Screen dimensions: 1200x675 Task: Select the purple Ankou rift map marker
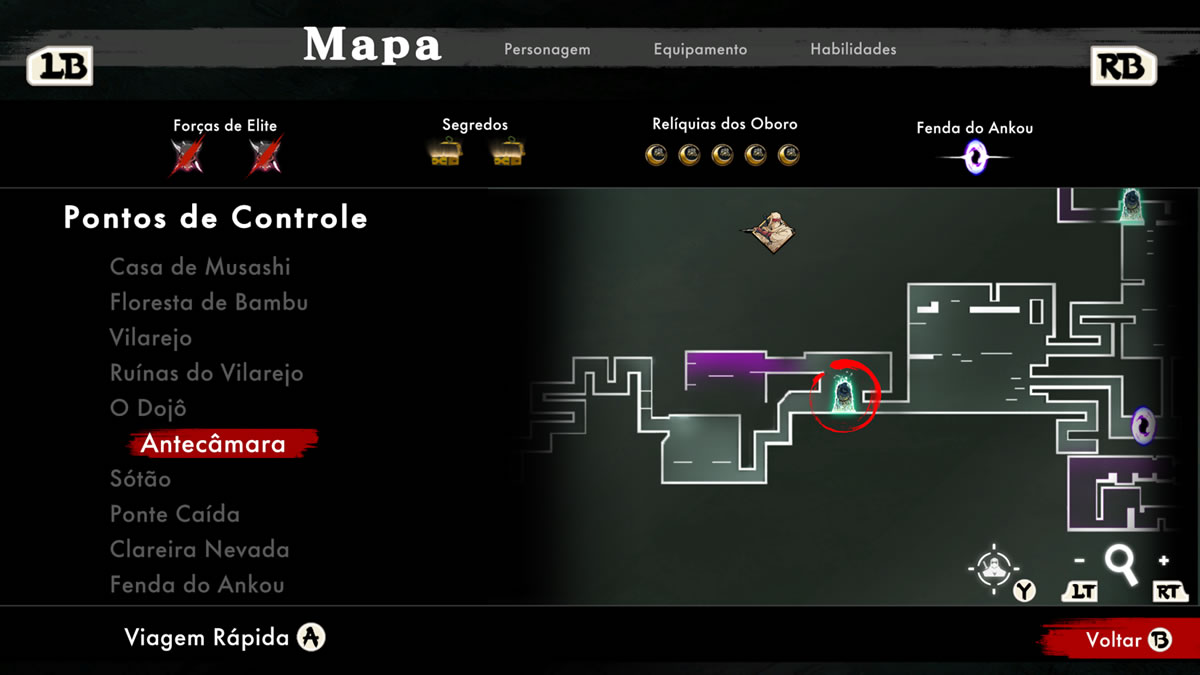1142,426
